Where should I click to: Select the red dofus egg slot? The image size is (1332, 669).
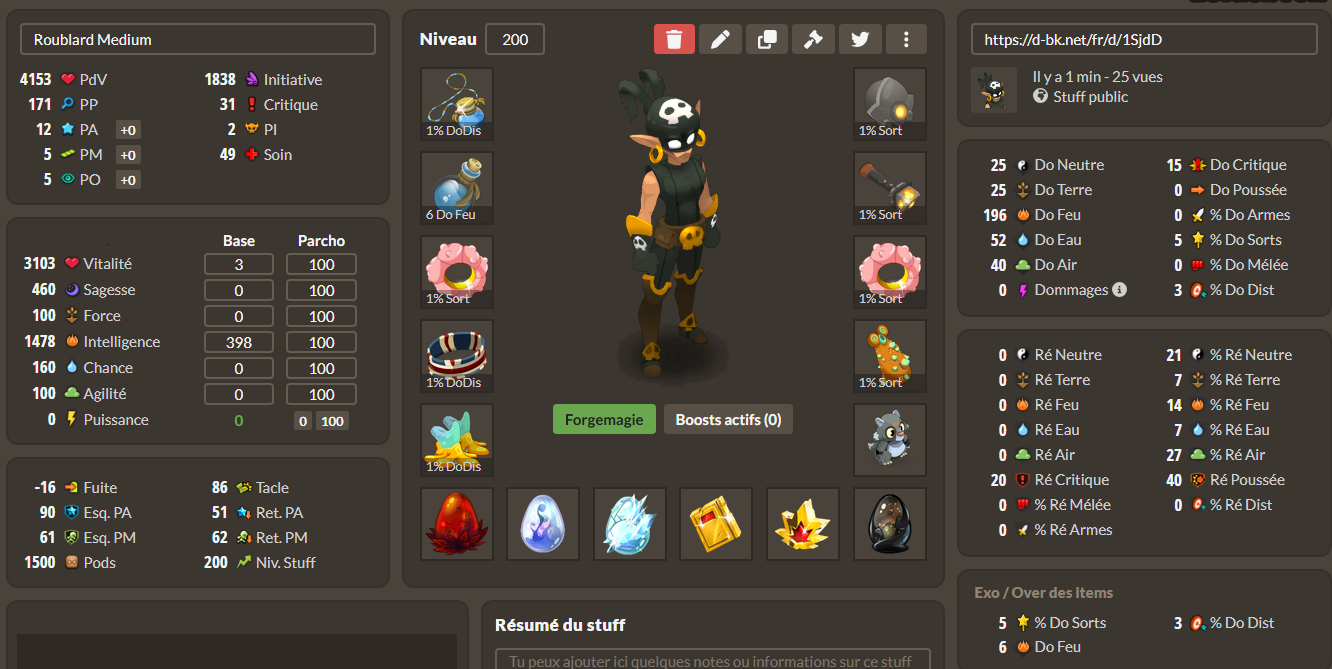[x=457, y=524]
